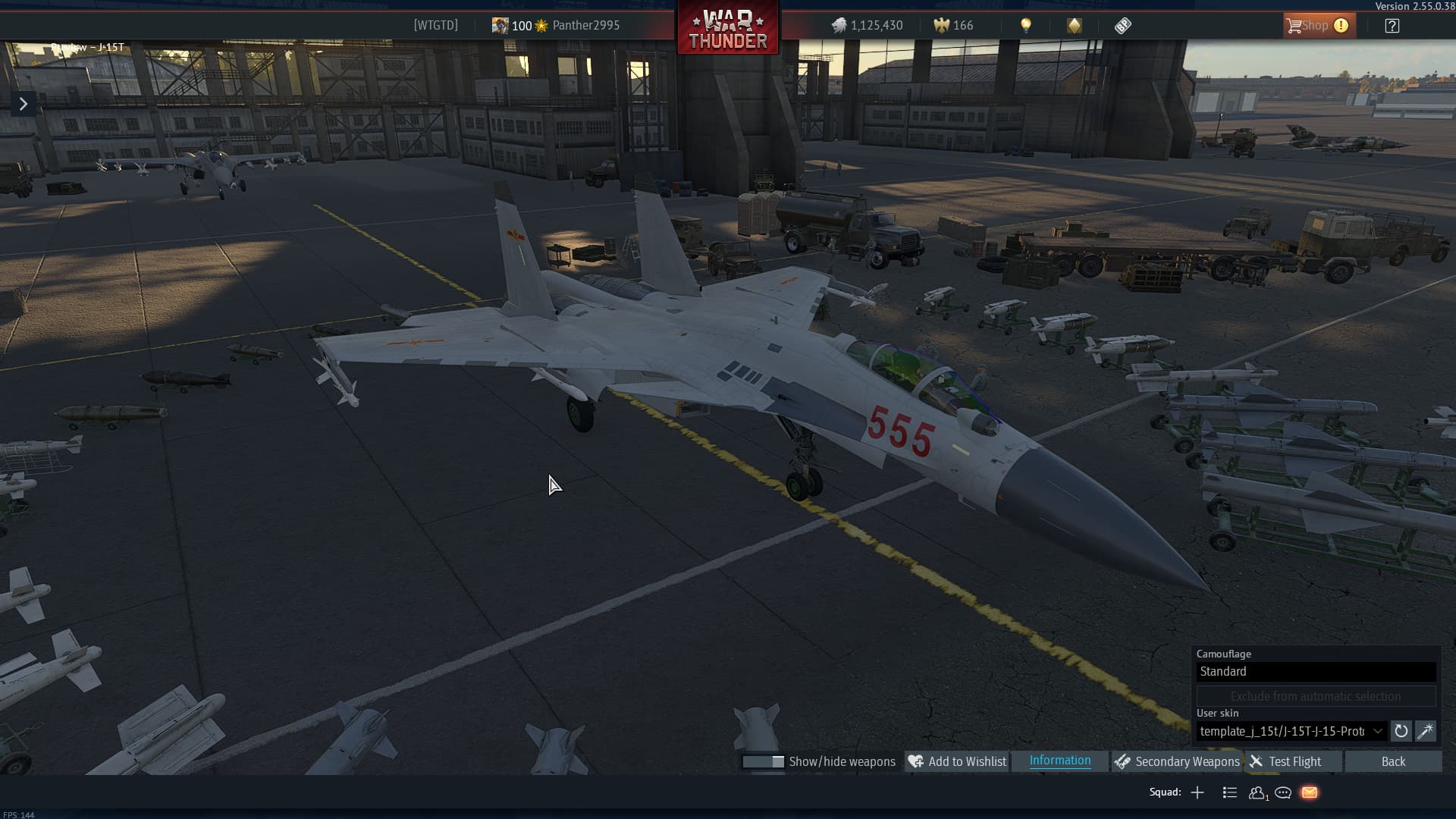Screen dimensions: 1456x819
Task: Click the Silver Lions currency icon
Action: pyautogui.click(x=839, y=24)
